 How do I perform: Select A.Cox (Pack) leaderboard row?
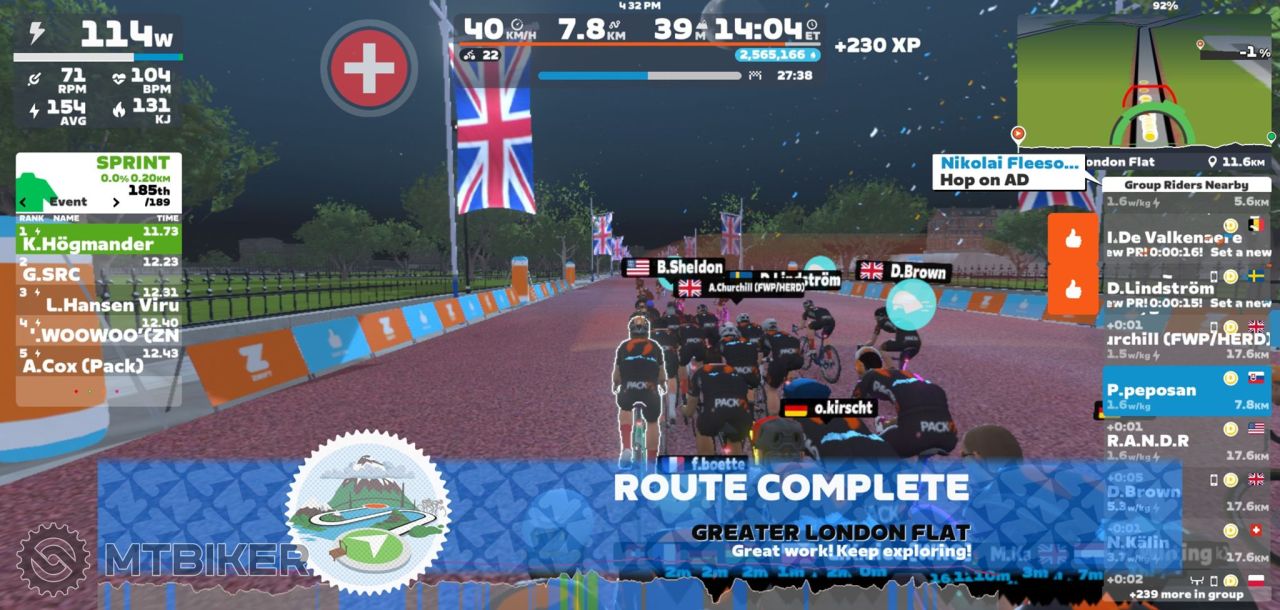(98, 363)
